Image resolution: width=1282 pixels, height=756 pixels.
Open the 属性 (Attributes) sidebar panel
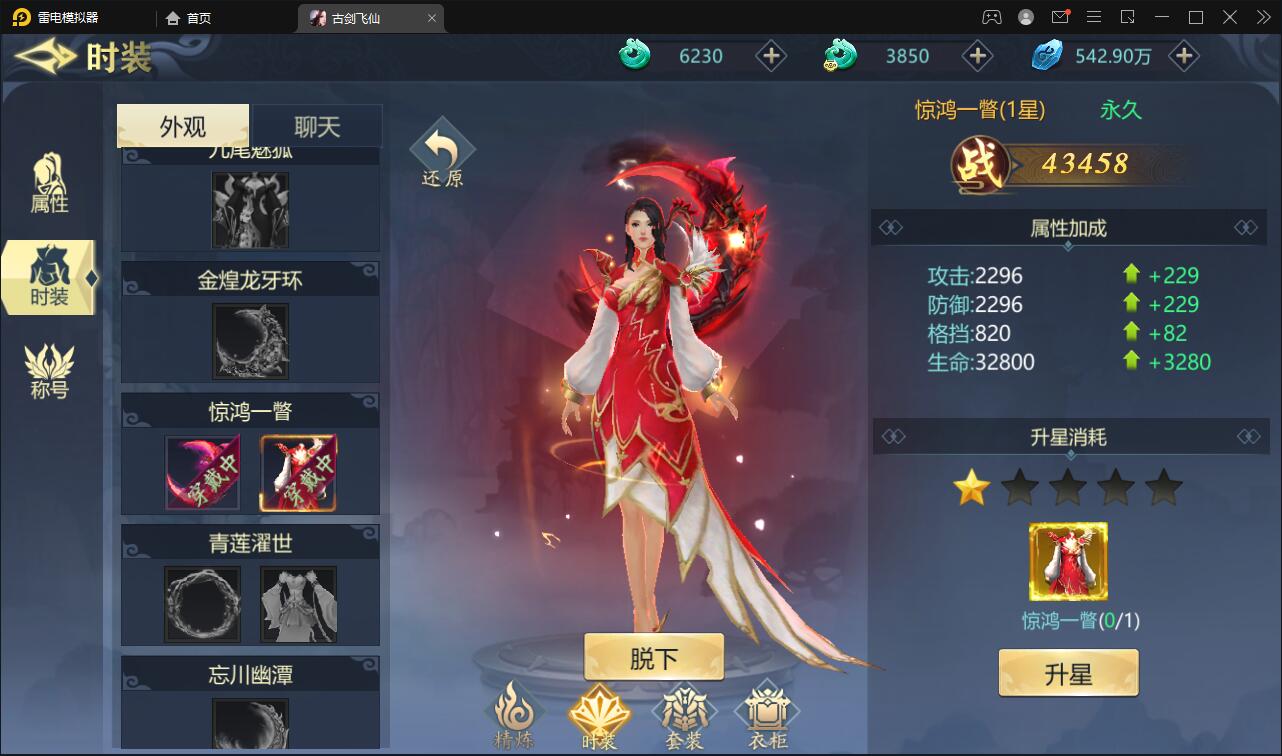(47, 185)
